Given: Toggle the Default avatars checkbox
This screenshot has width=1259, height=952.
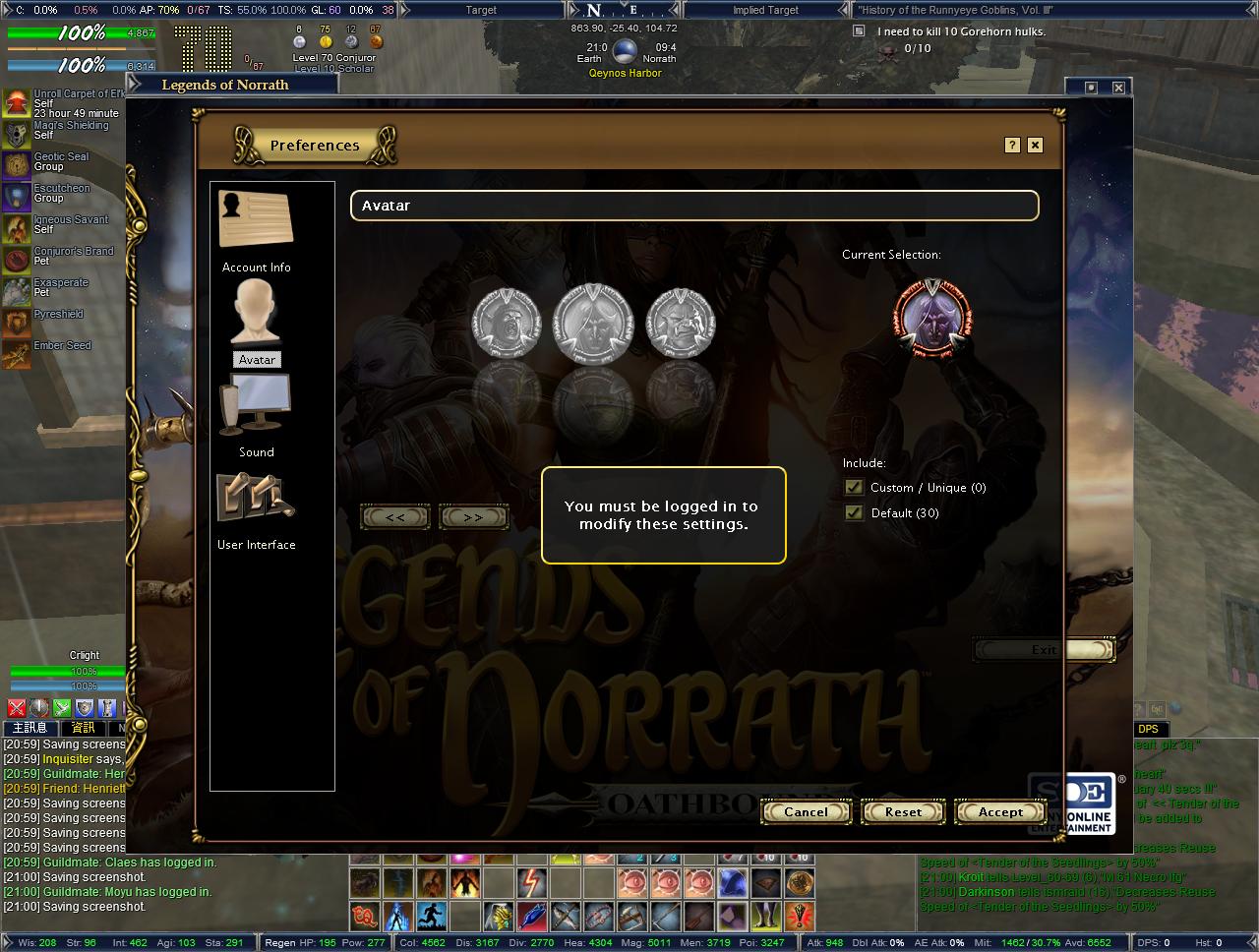Looking at the screenshot, I should pyautogui.click(x=854, y=513).
